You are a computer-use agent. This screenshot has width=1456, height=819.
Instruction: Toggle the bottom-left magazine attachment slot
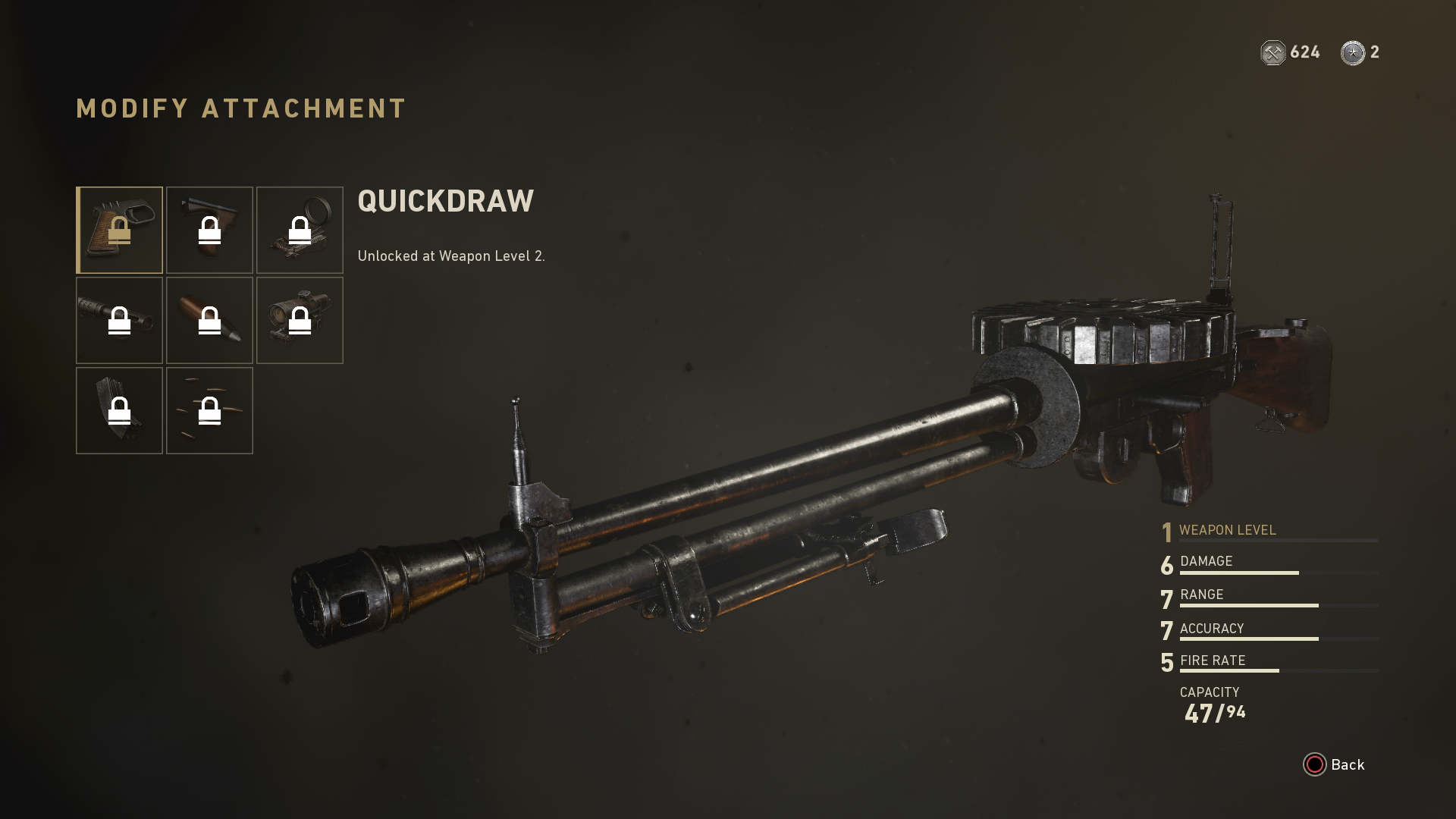point(119,410)
